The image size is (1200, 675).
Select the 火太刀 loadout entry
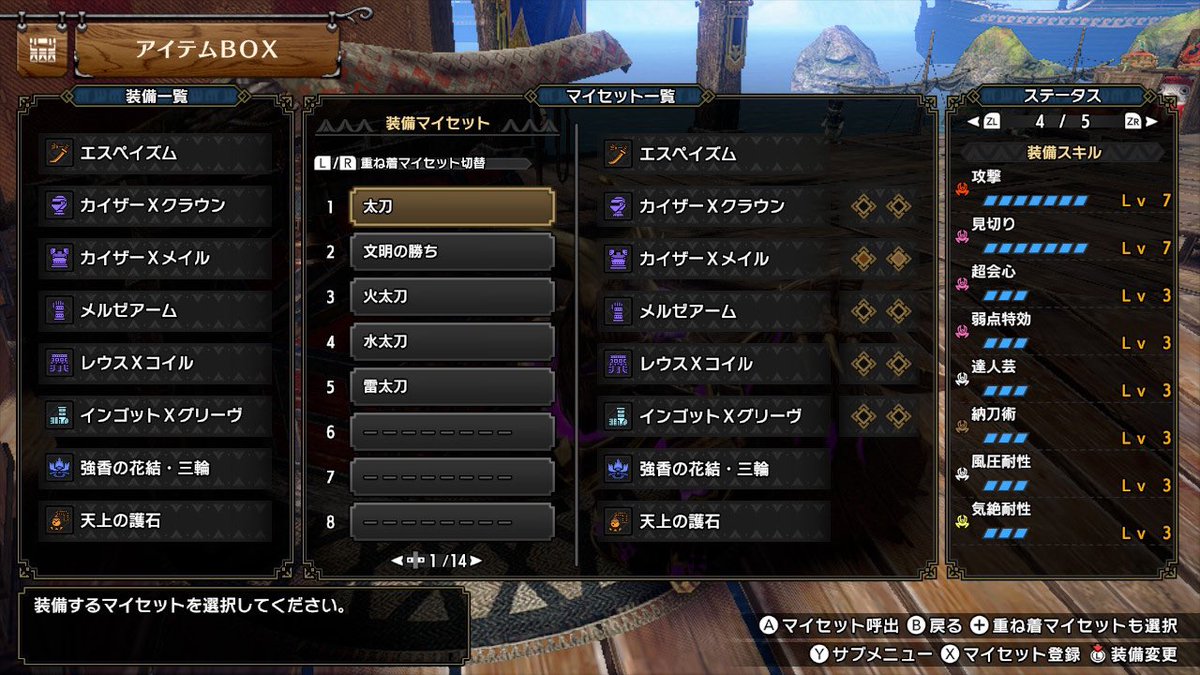point(452,297)
